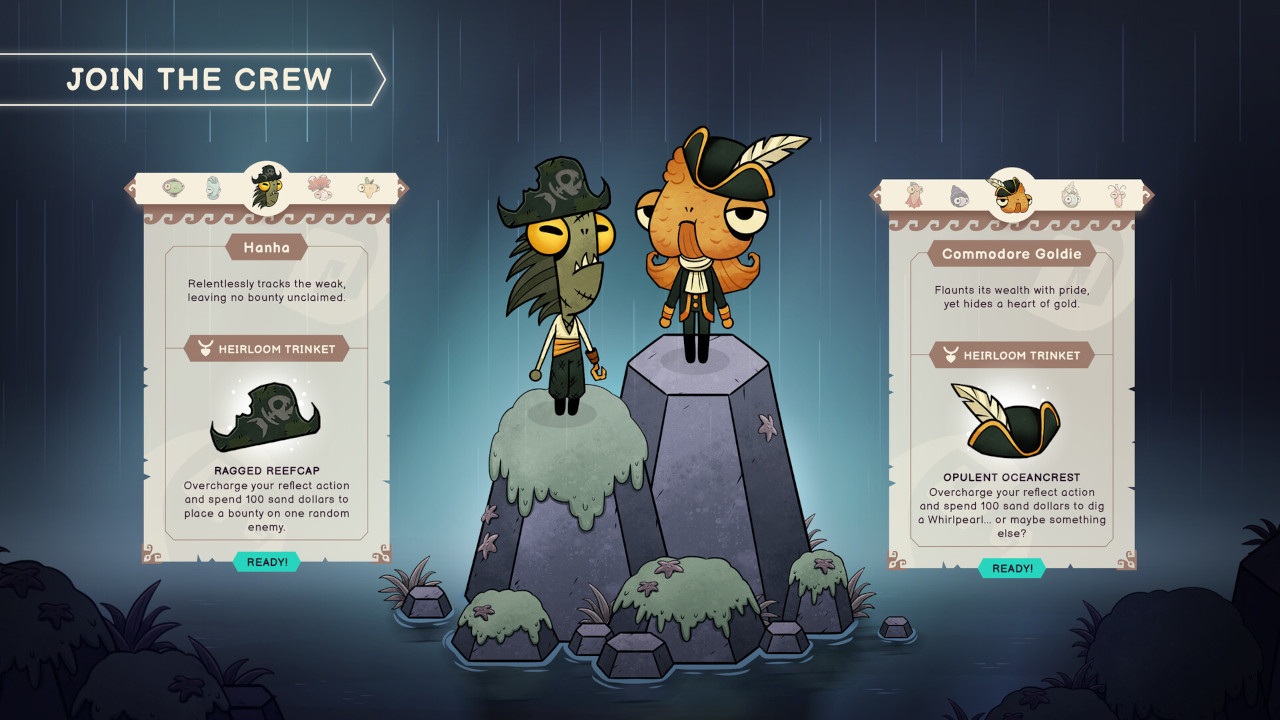Click the left arrow on Hanha's character carousel
This screenshot has width=1280, height=720.
[130, 190]
